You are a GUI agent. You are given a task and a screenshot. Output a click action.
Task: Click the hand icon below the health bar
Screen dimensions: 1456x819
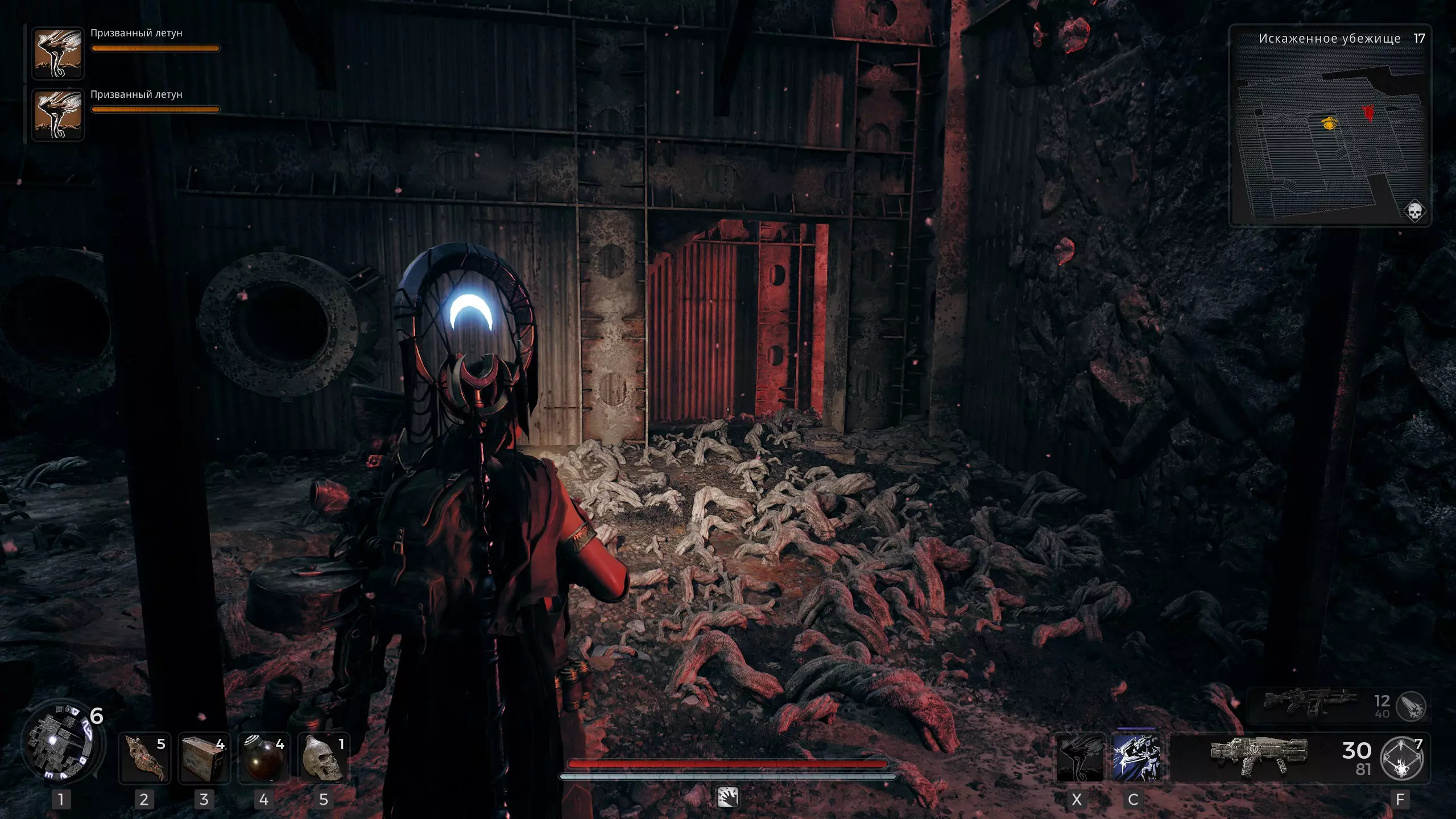pos(728,797)
